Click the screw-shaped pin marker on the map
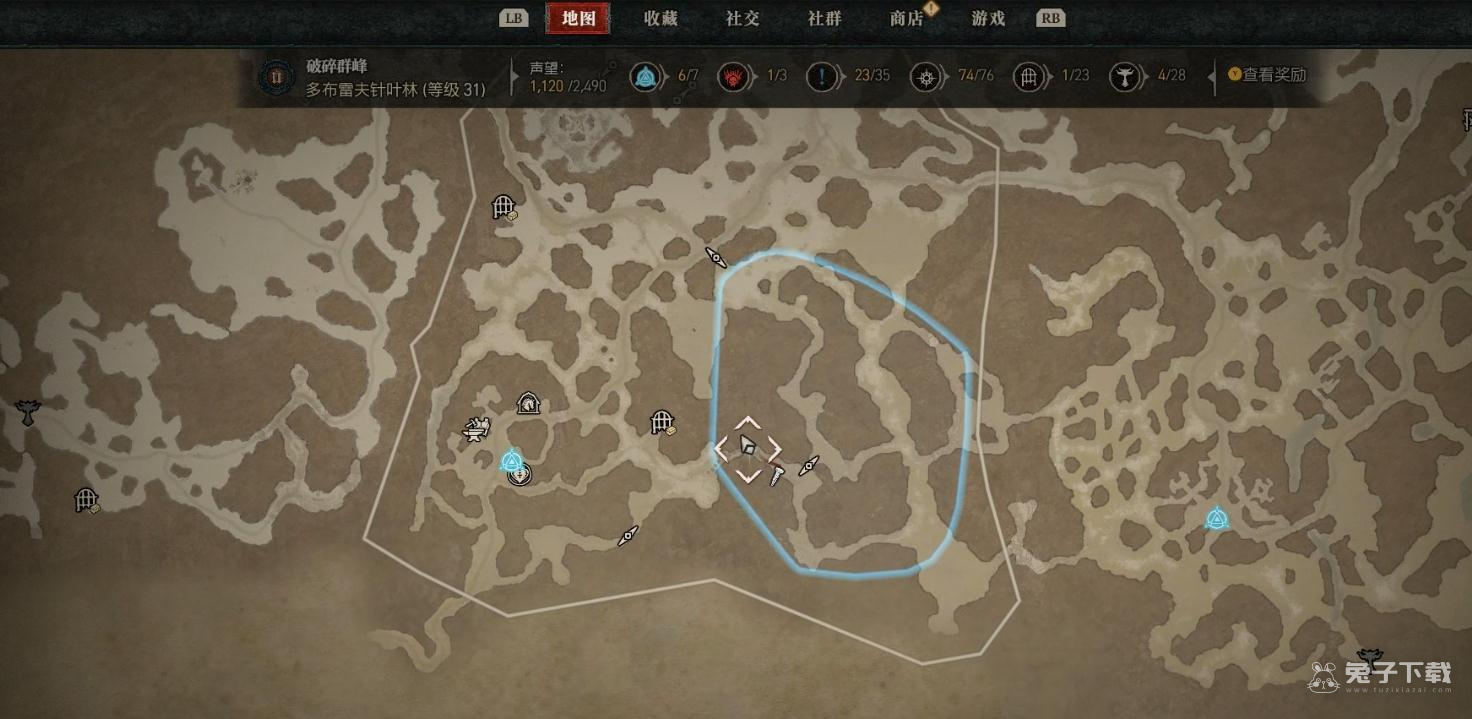This screenshot has width=1472, height=719. [777, 477]
